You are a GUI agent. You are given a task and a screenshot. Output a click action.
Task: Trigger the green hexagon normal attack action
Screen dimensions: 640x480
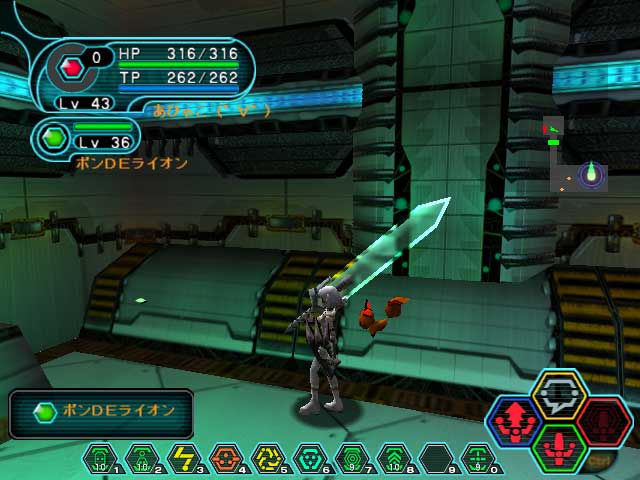pyautogui.click(x=559, y=448)
